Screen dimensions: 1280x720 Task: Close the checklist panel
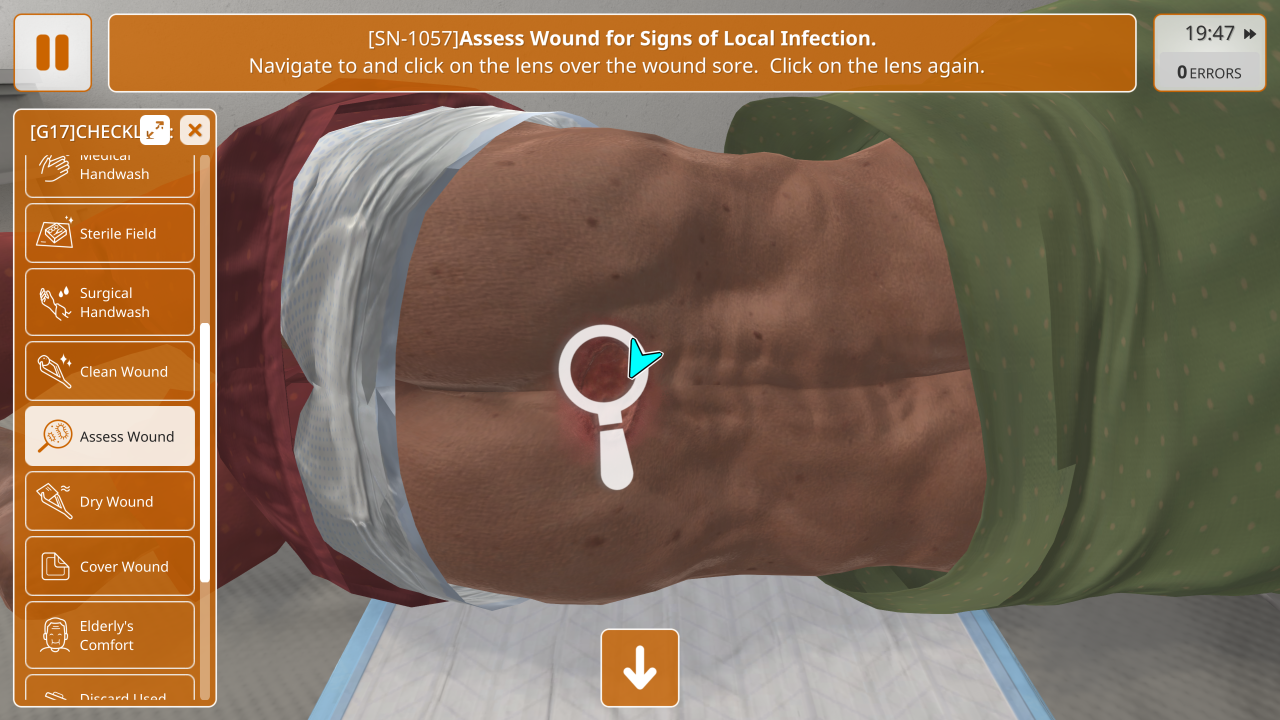point(195,130)
